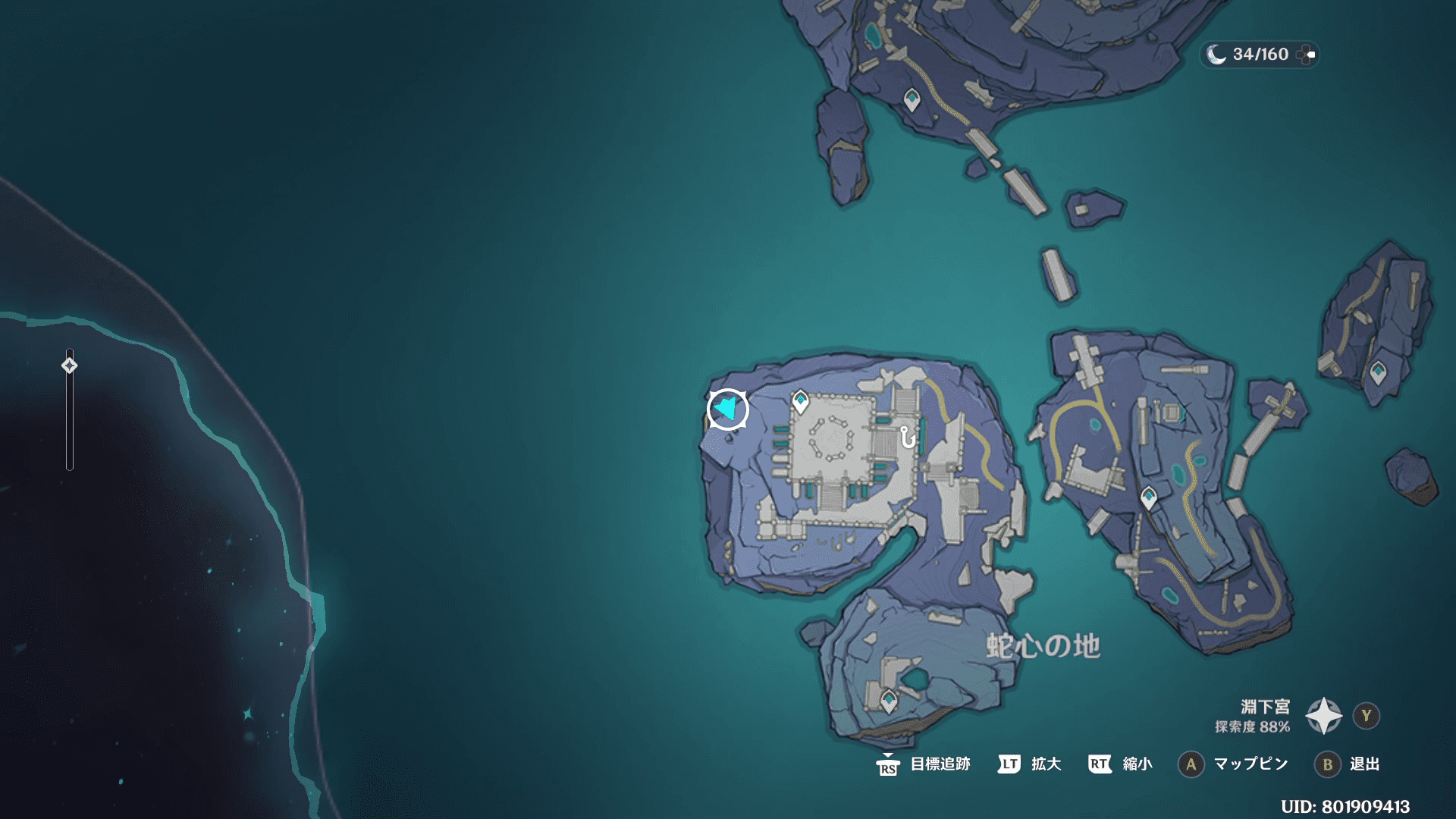Add Original Resin with the plus button
The image size is (1456, 819).
(1306, 55)
